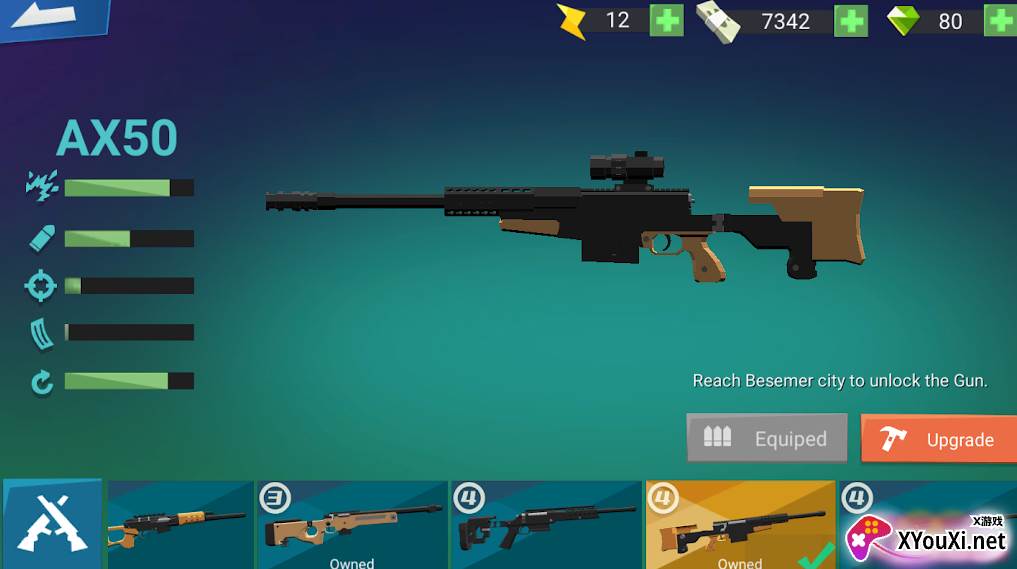Add more energy with the lightning plus button
1017x569 pixels.
click(x=666, y=20)
